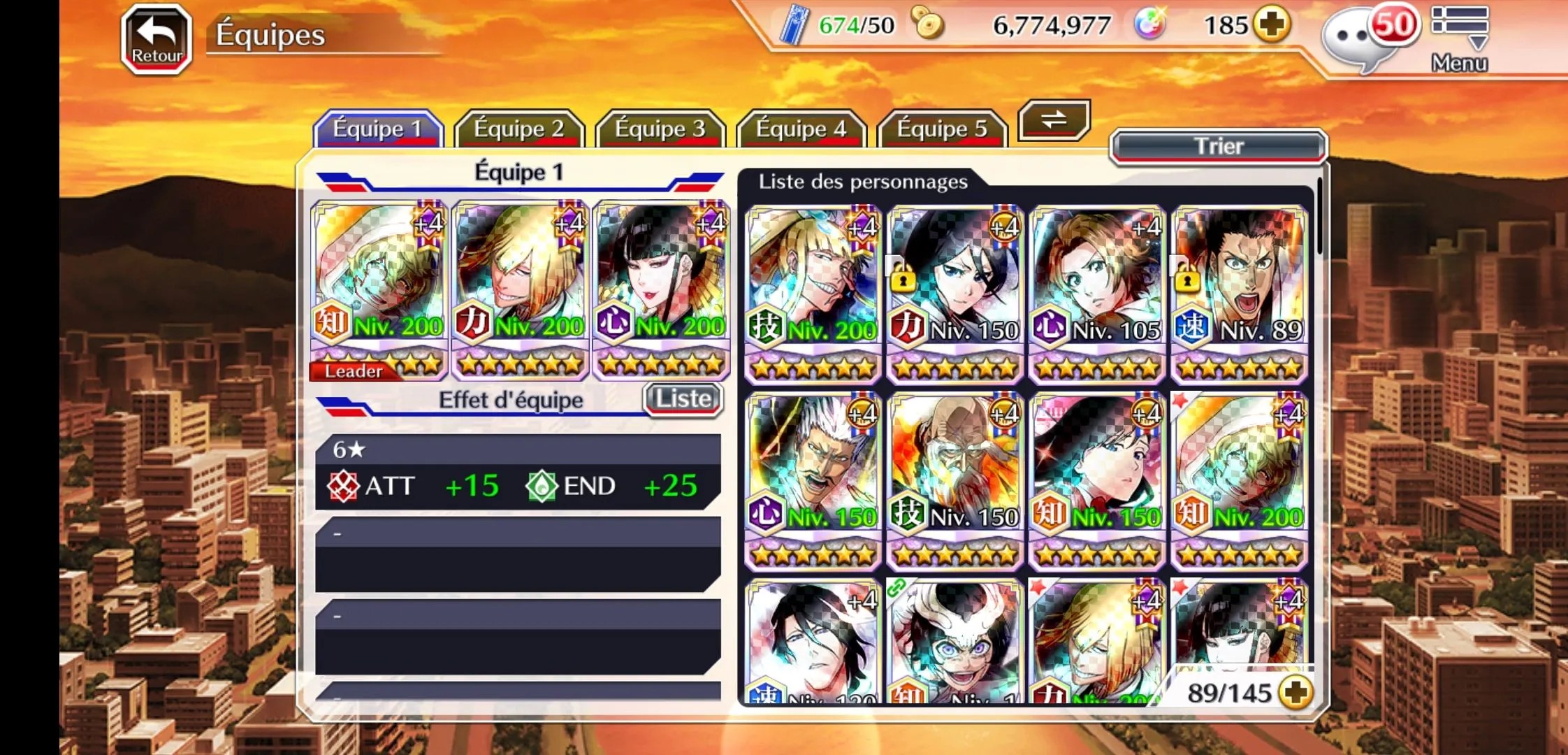Viewport: 1568px width, 755px height.
Task: Expand character storage with the 89/145 plus button
Action: (1295, 692)
